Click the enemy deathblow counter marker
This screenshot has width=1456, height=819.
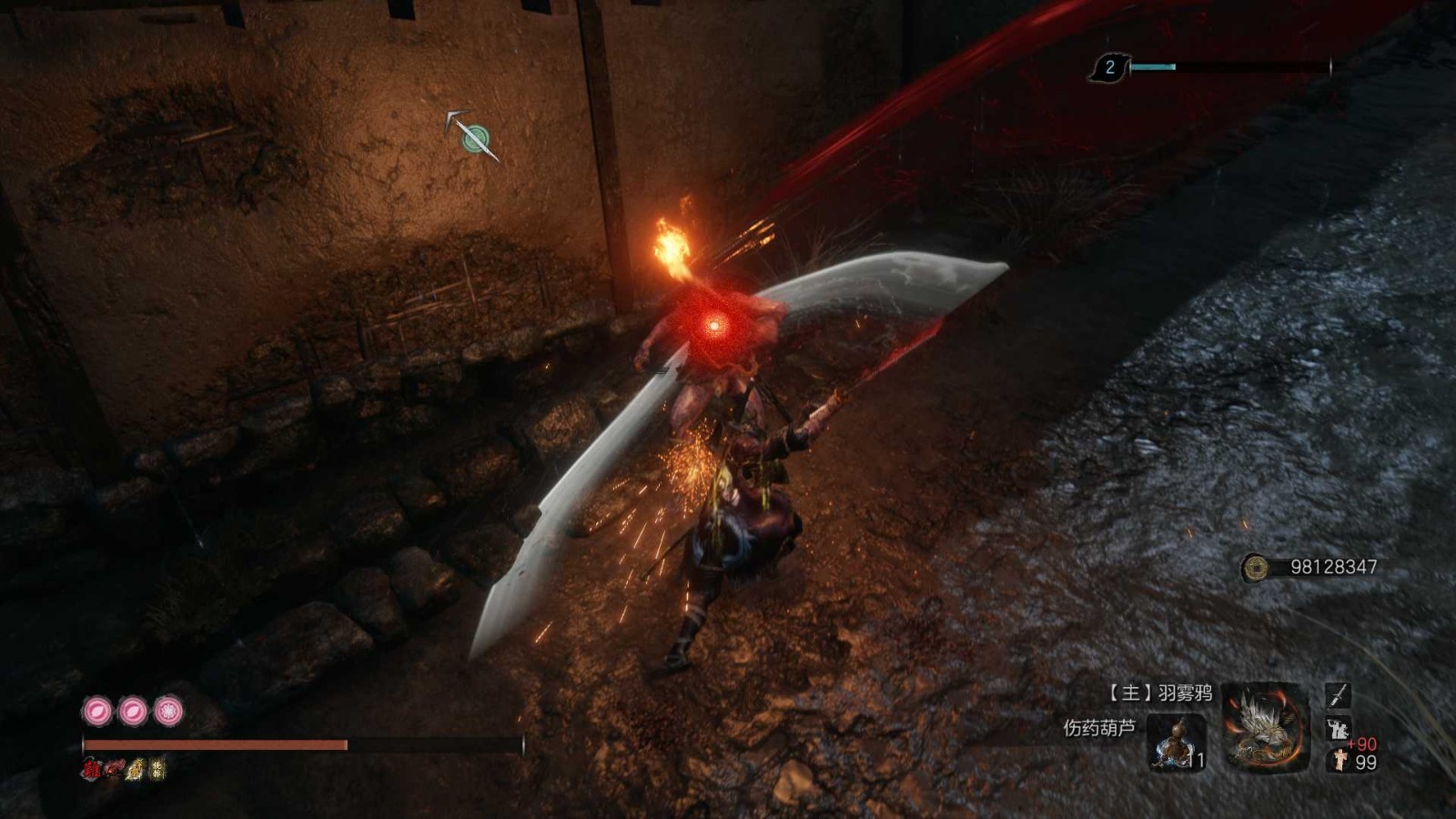1109,67
